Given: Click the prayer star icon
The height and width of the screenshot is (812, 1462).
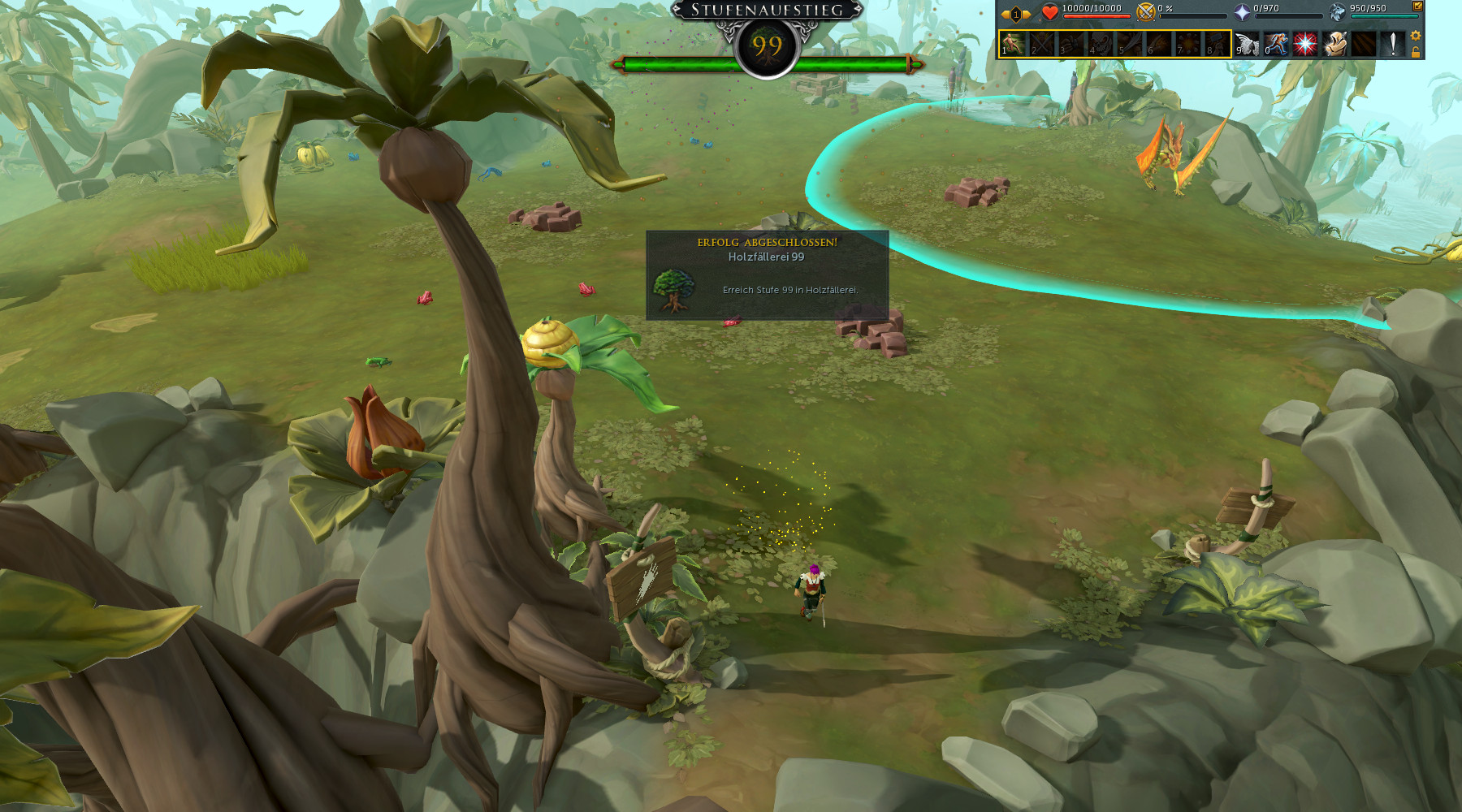Looking at the screenshot, I should pos(1242,11).
